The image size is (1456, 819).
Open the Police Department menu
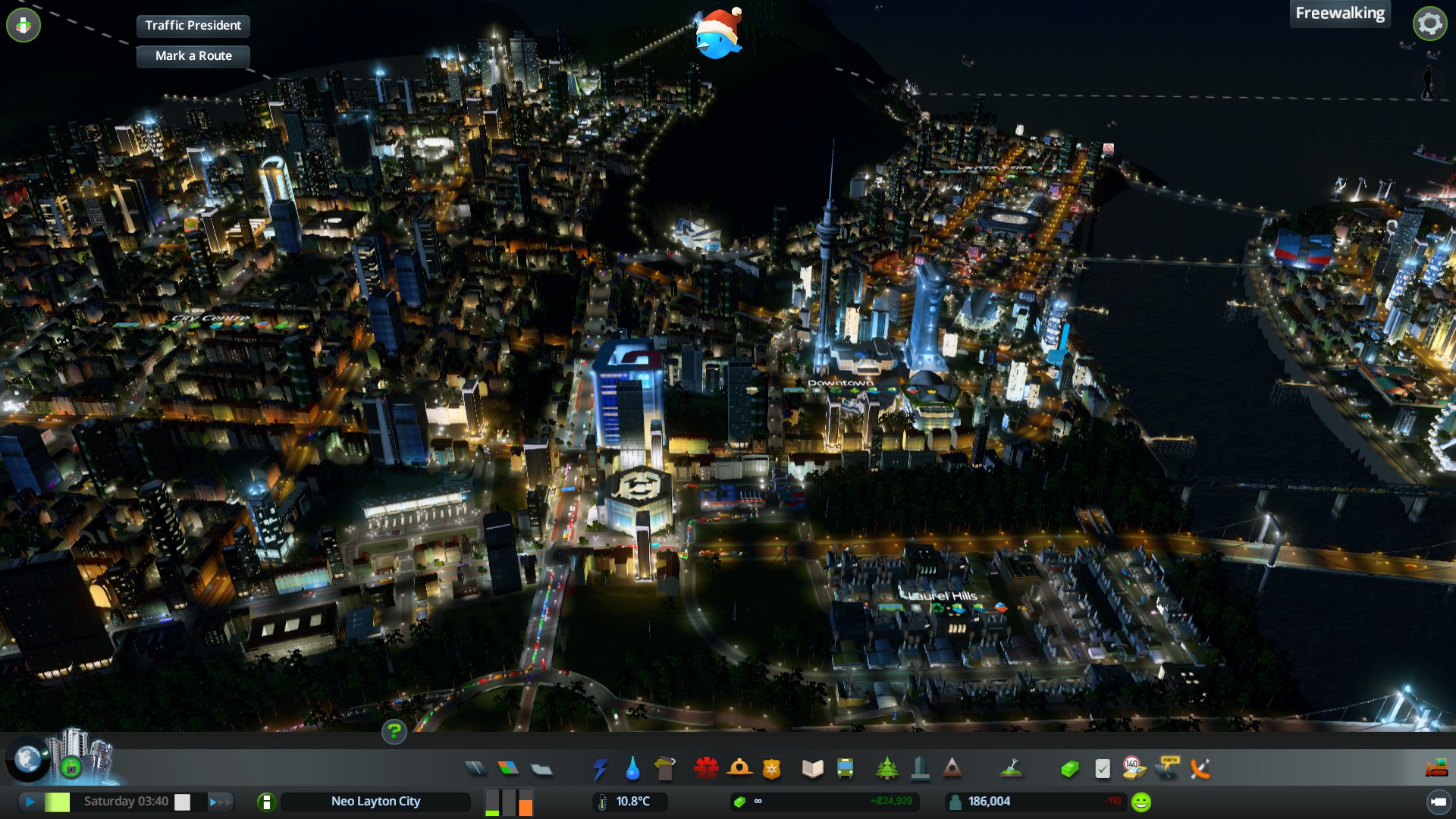772,769
